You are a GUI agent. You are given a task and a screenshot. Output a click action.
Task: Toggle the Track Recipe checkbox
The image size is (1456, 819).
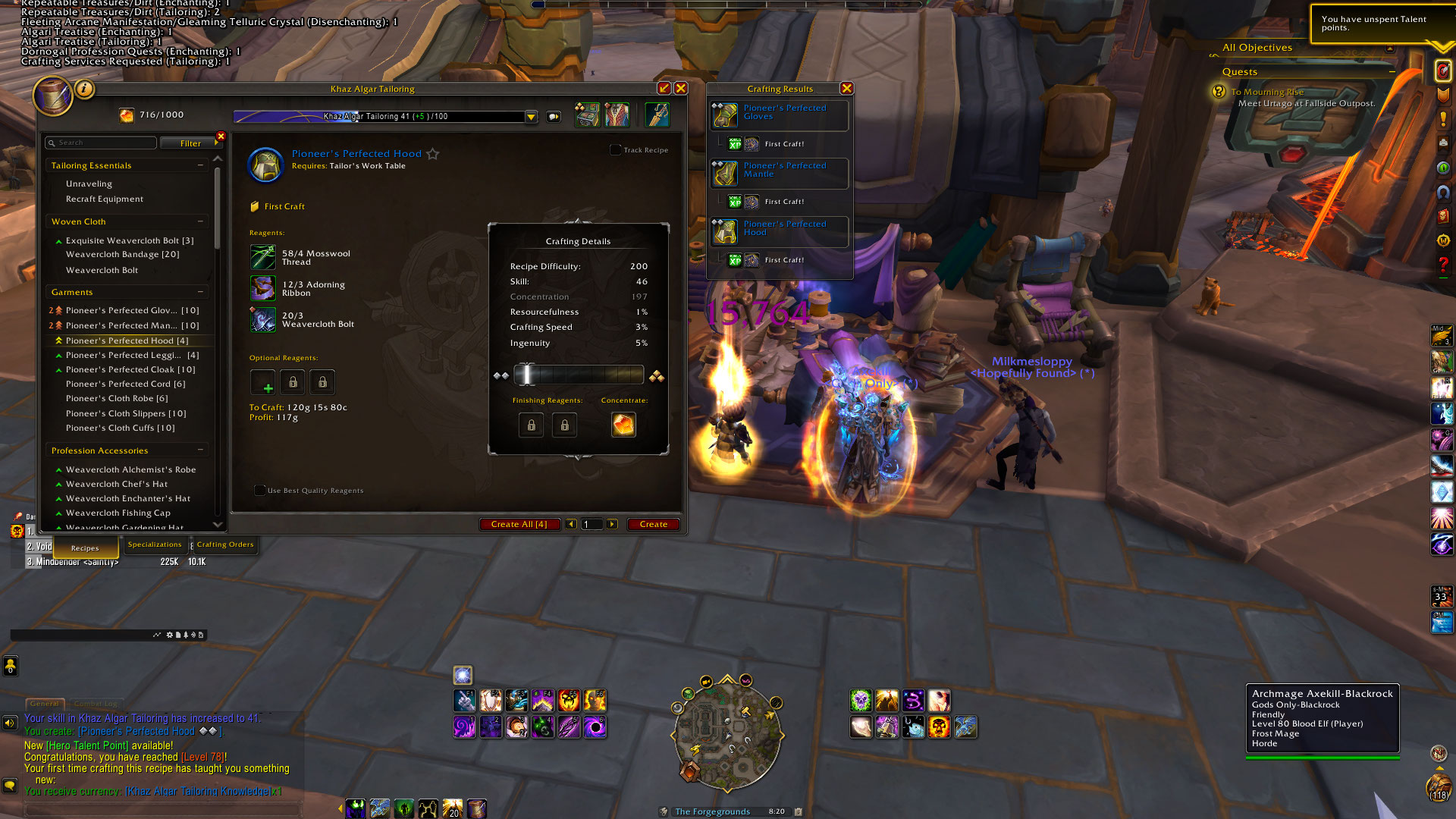[x=616, y=150]
